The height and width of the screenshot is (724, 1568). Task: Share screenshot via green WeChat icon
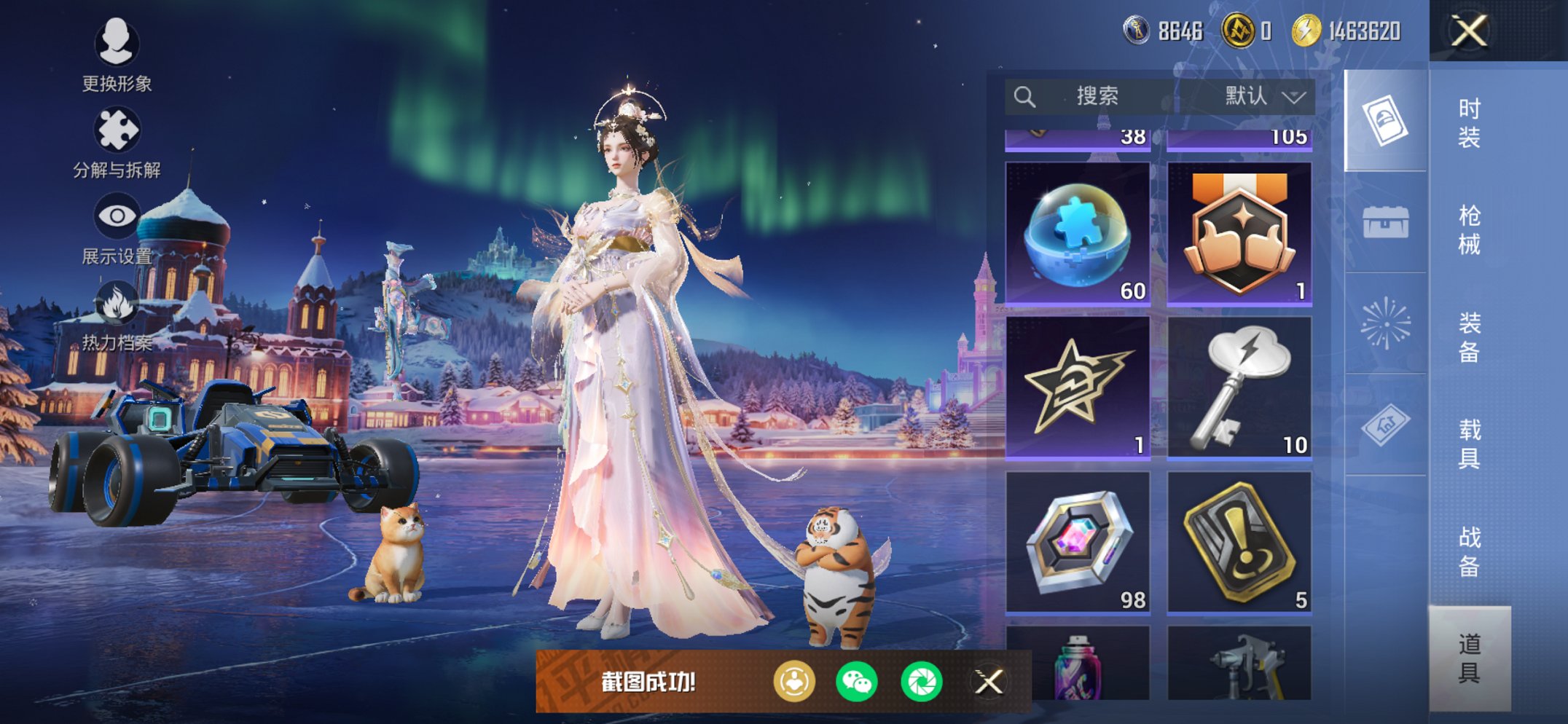(857, 682)
